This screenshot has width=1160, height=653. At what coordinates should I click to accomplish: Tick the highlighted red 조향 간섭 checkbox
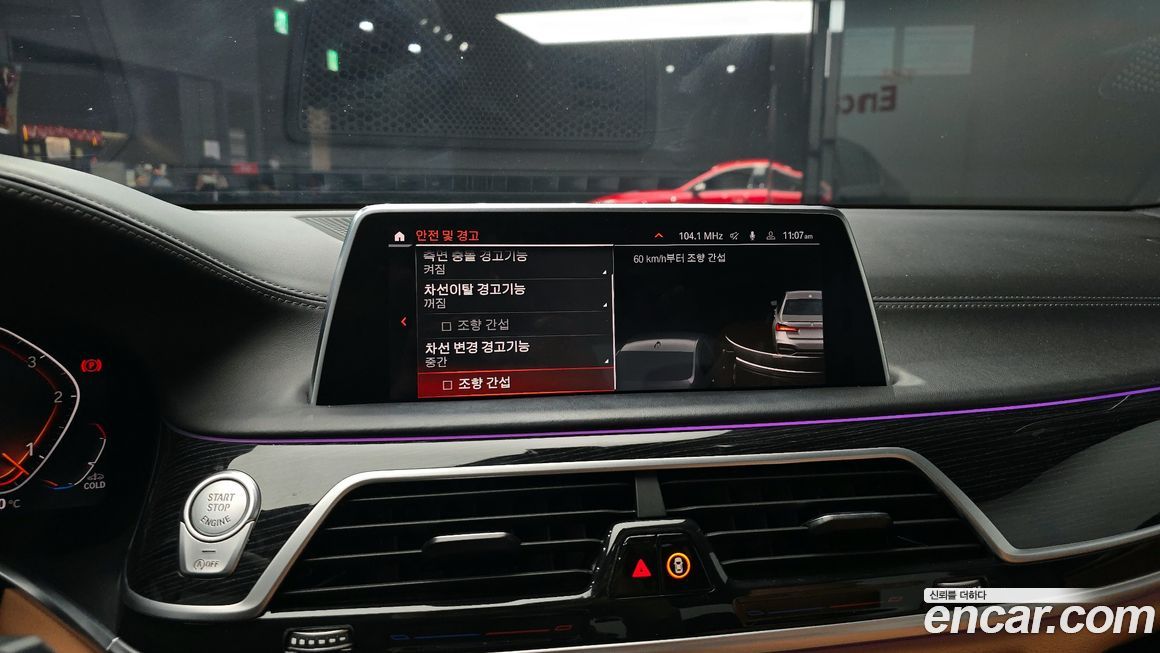coord(448,384)
